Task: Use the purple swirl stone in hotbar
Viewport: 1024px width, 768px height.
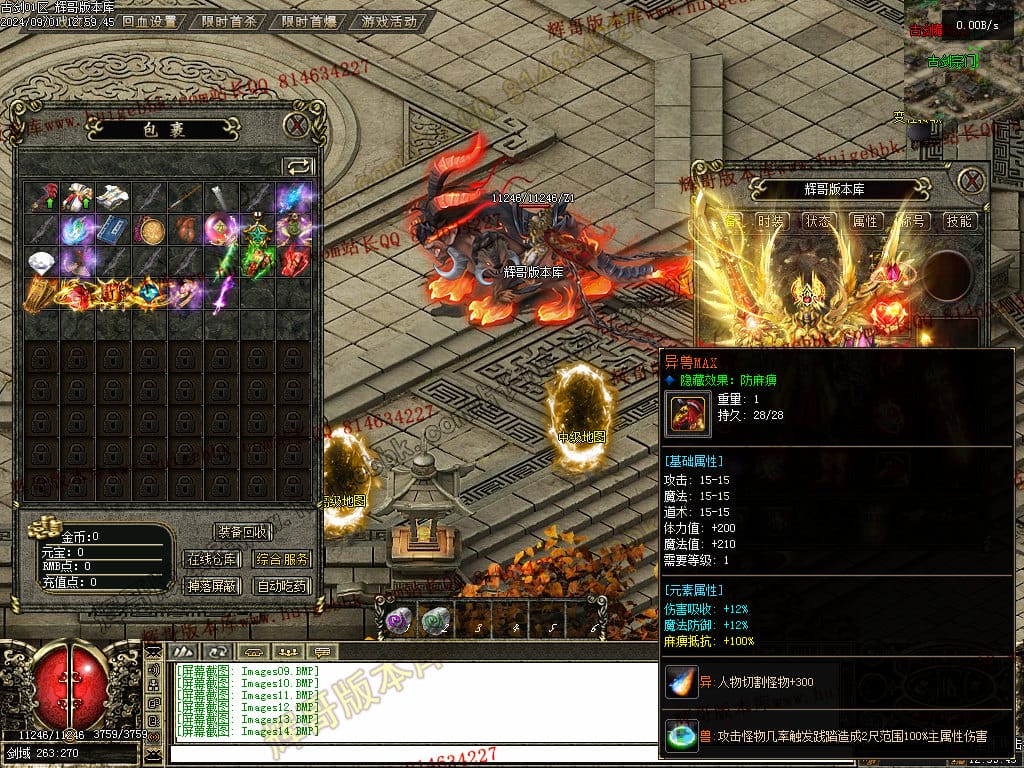Action: click(398, 621)
